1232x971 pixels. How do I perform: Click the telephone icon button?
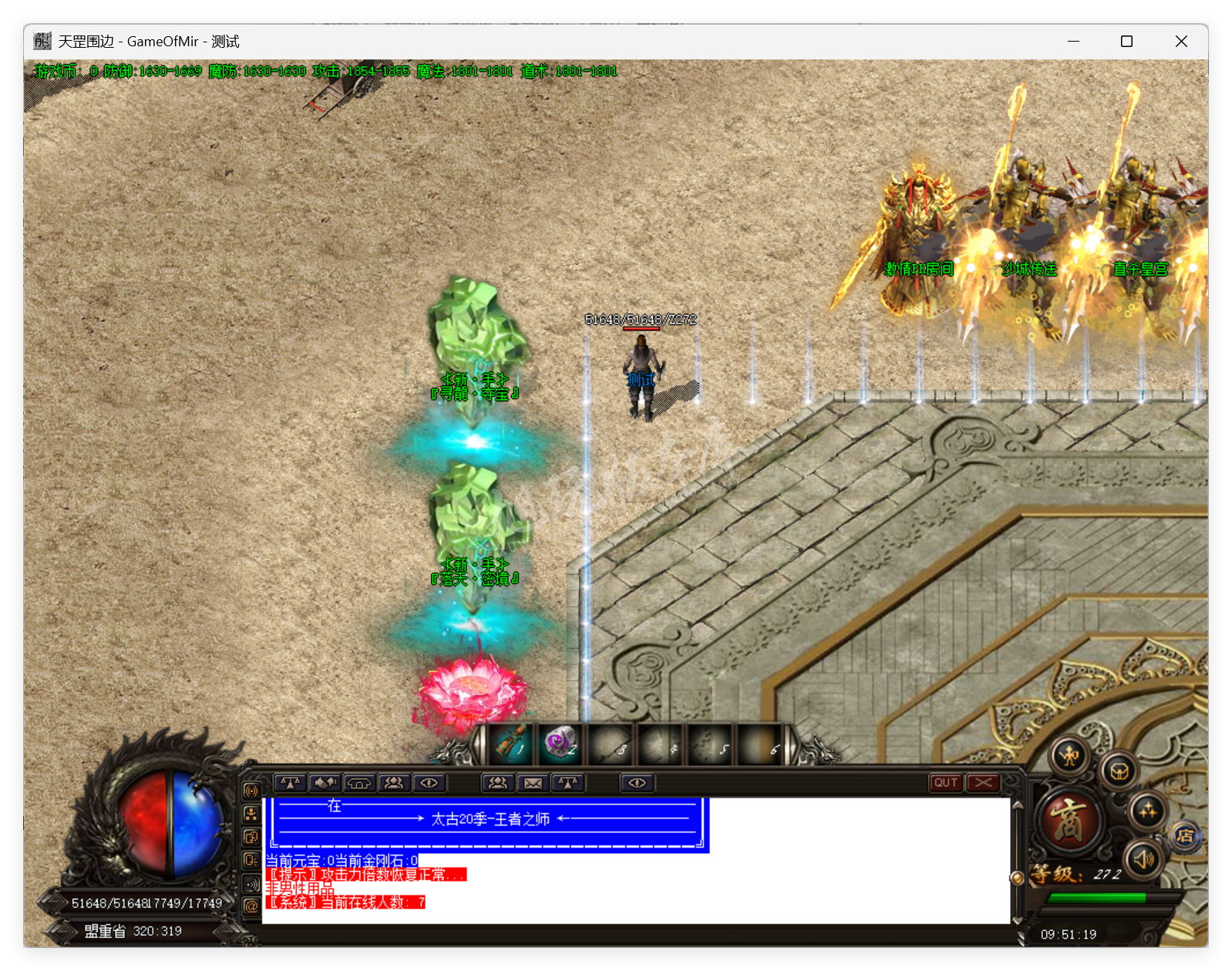(359, 783)
